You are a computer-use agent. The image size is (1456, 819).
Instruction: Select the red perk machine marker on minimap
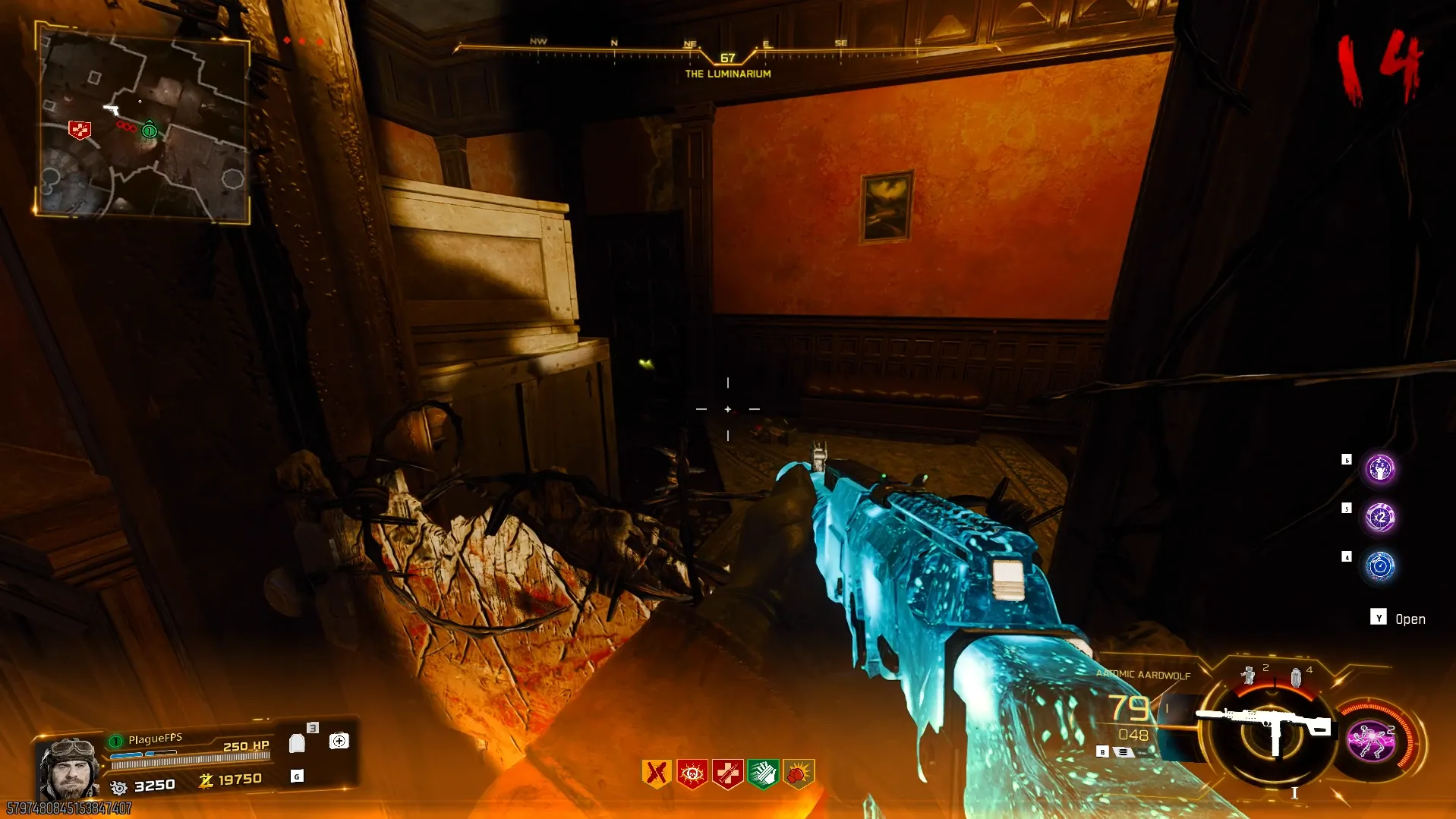pyautogui.click(x=79, y=130)
